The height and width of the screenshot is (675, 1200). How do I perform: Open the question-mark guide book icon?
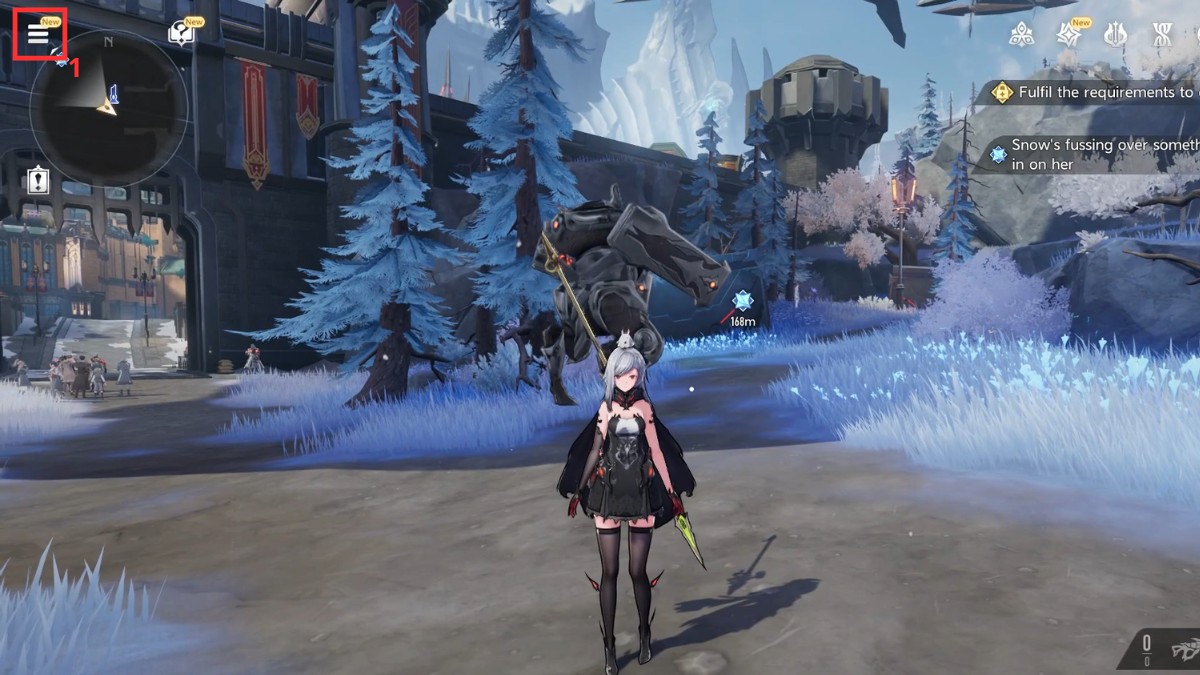point(181,34)
